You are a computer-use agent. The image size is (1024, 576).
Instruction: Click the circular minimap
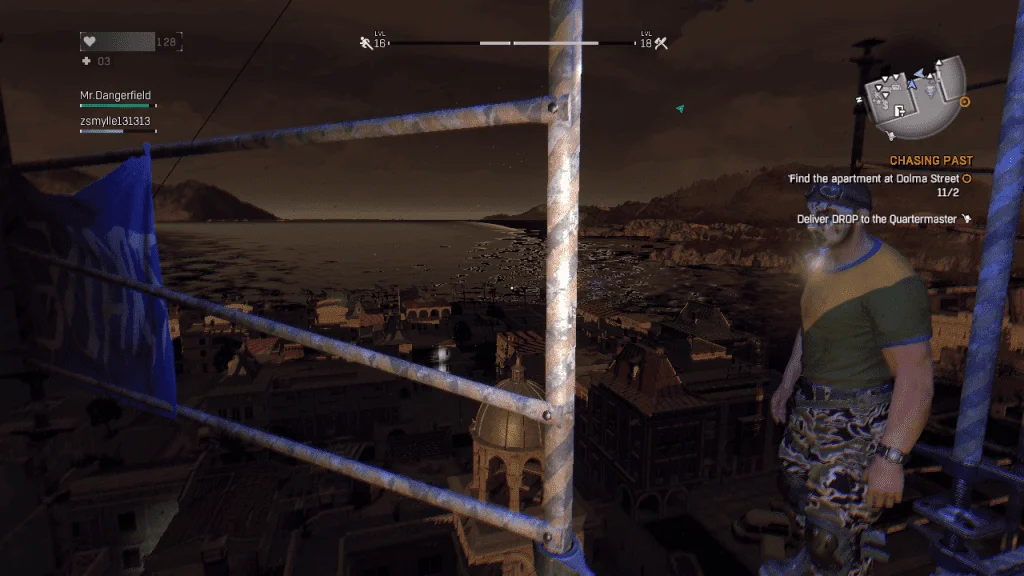coord(915,96)
